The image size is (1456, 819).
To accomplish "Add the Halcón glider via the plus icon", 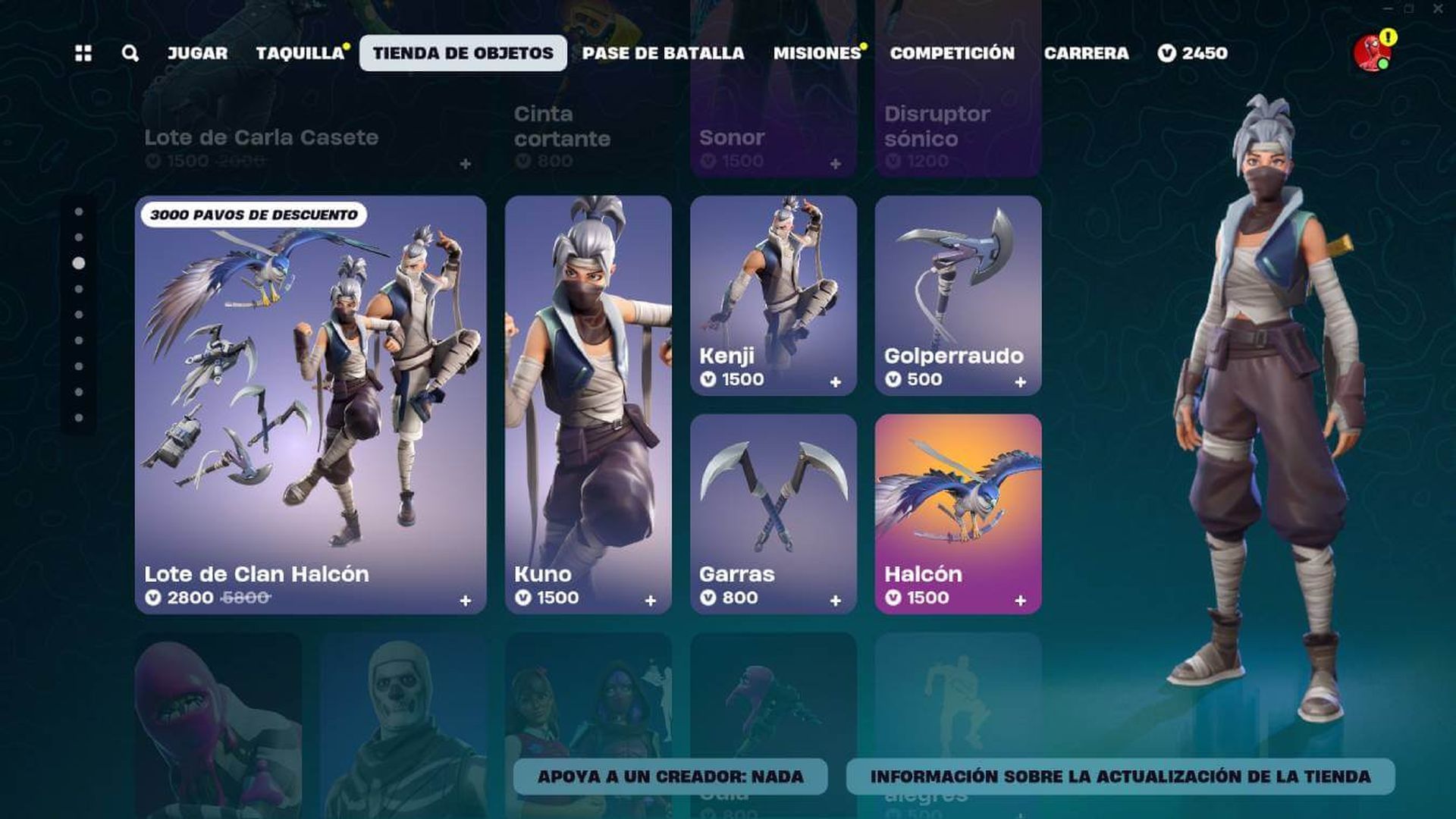I will pos(1020,599).
